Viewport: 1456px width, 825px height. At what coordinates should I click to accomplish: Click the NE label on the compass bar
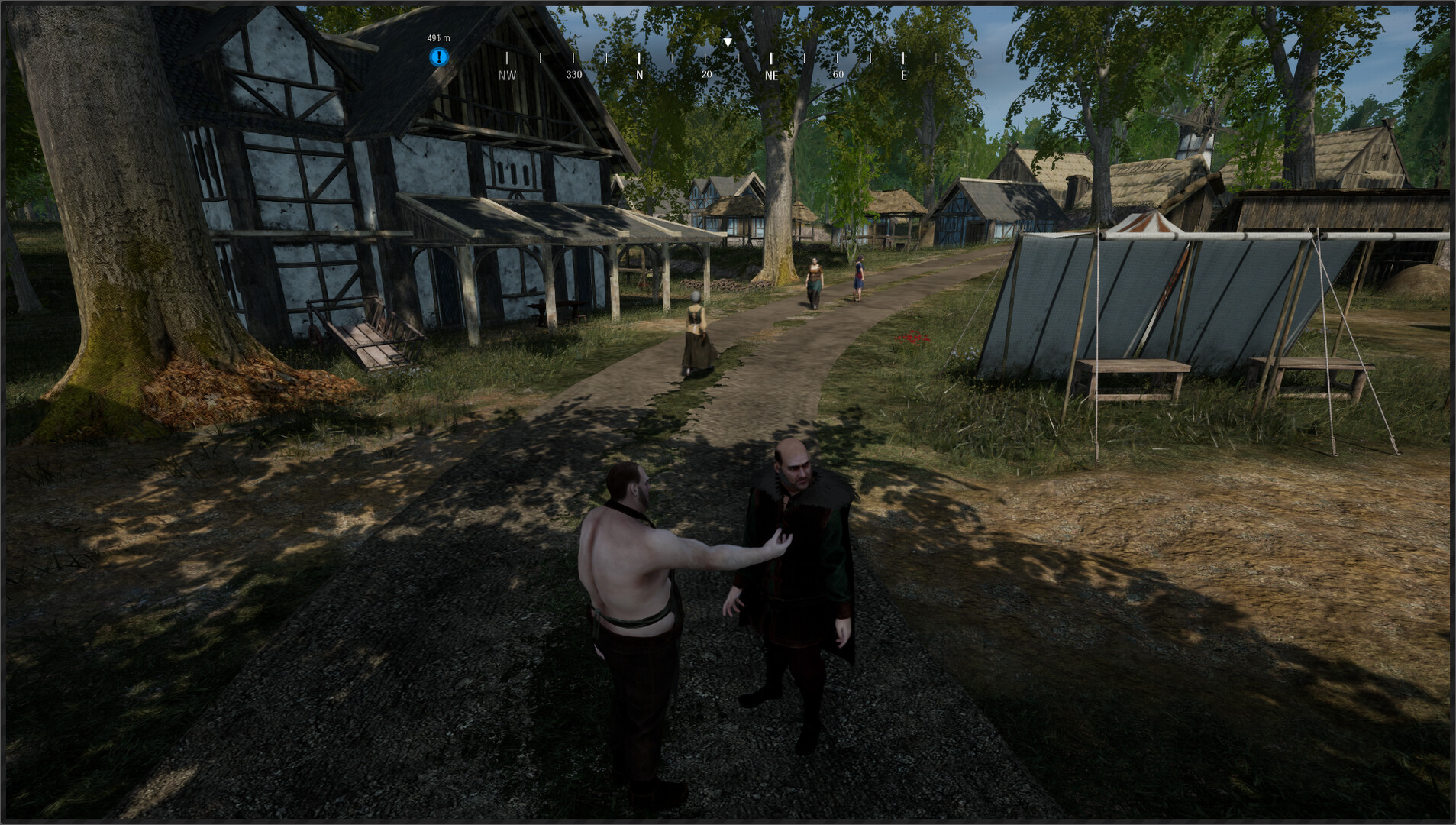pos(772,74)
